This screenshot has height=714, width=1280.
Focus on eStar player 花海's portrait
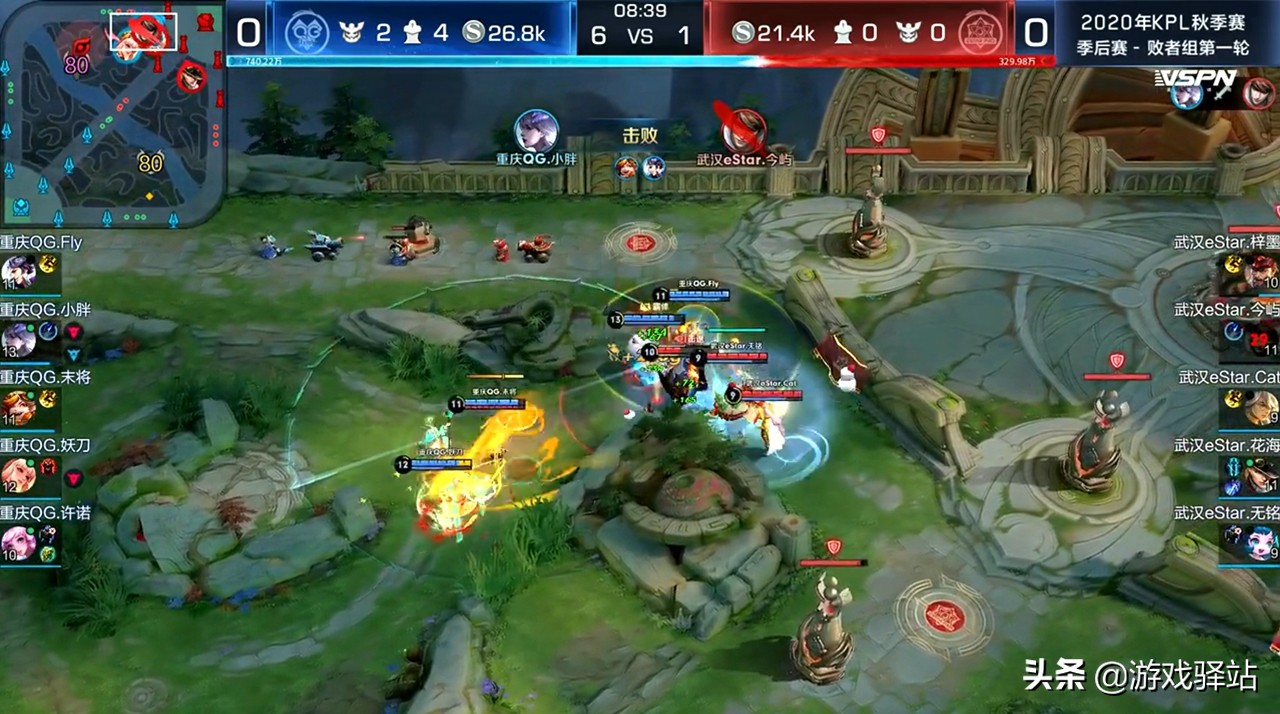pyautogui.click(x=1261, y=475)
